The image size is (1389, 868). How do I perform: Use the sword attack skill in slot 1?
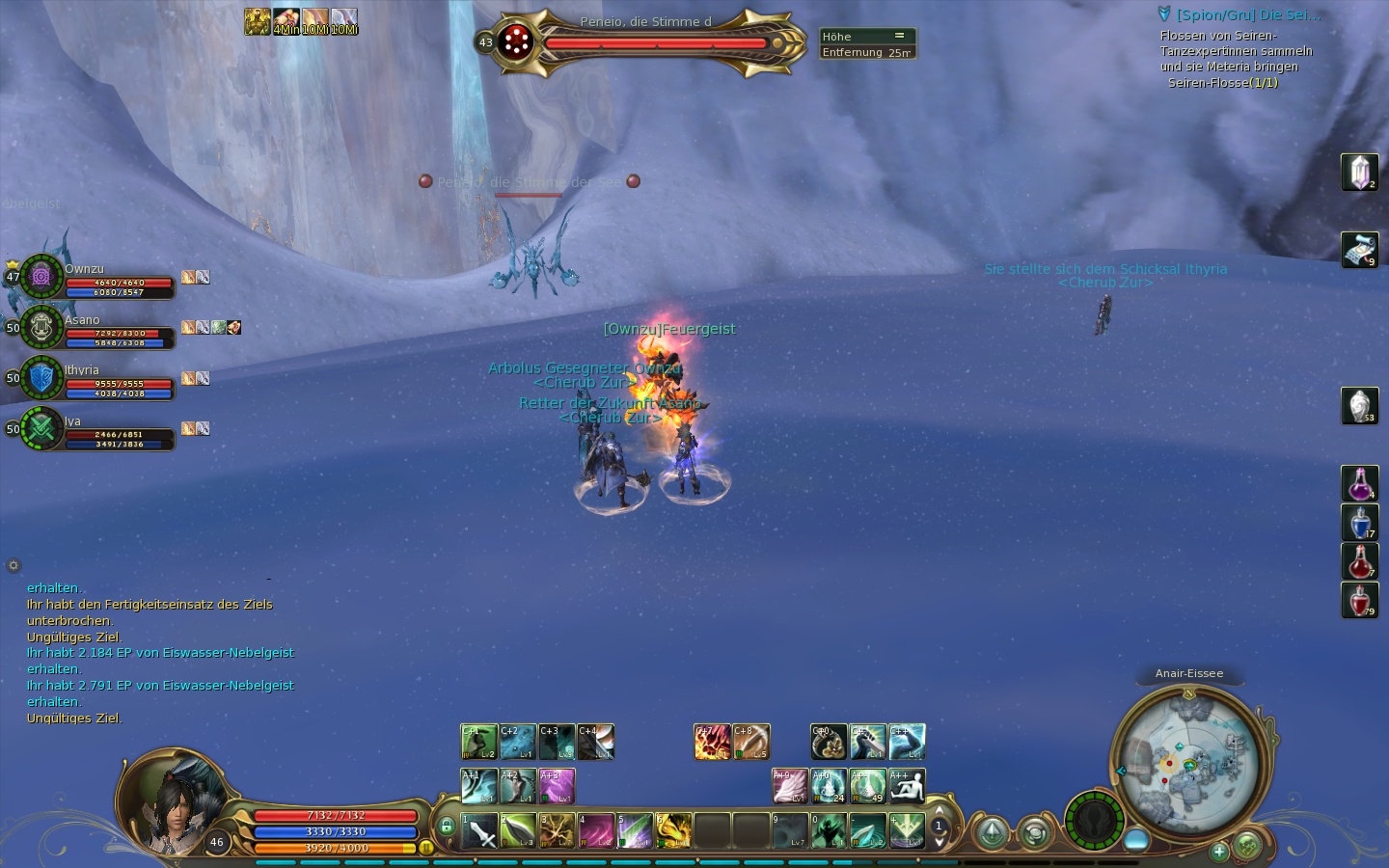click(479, 830)
